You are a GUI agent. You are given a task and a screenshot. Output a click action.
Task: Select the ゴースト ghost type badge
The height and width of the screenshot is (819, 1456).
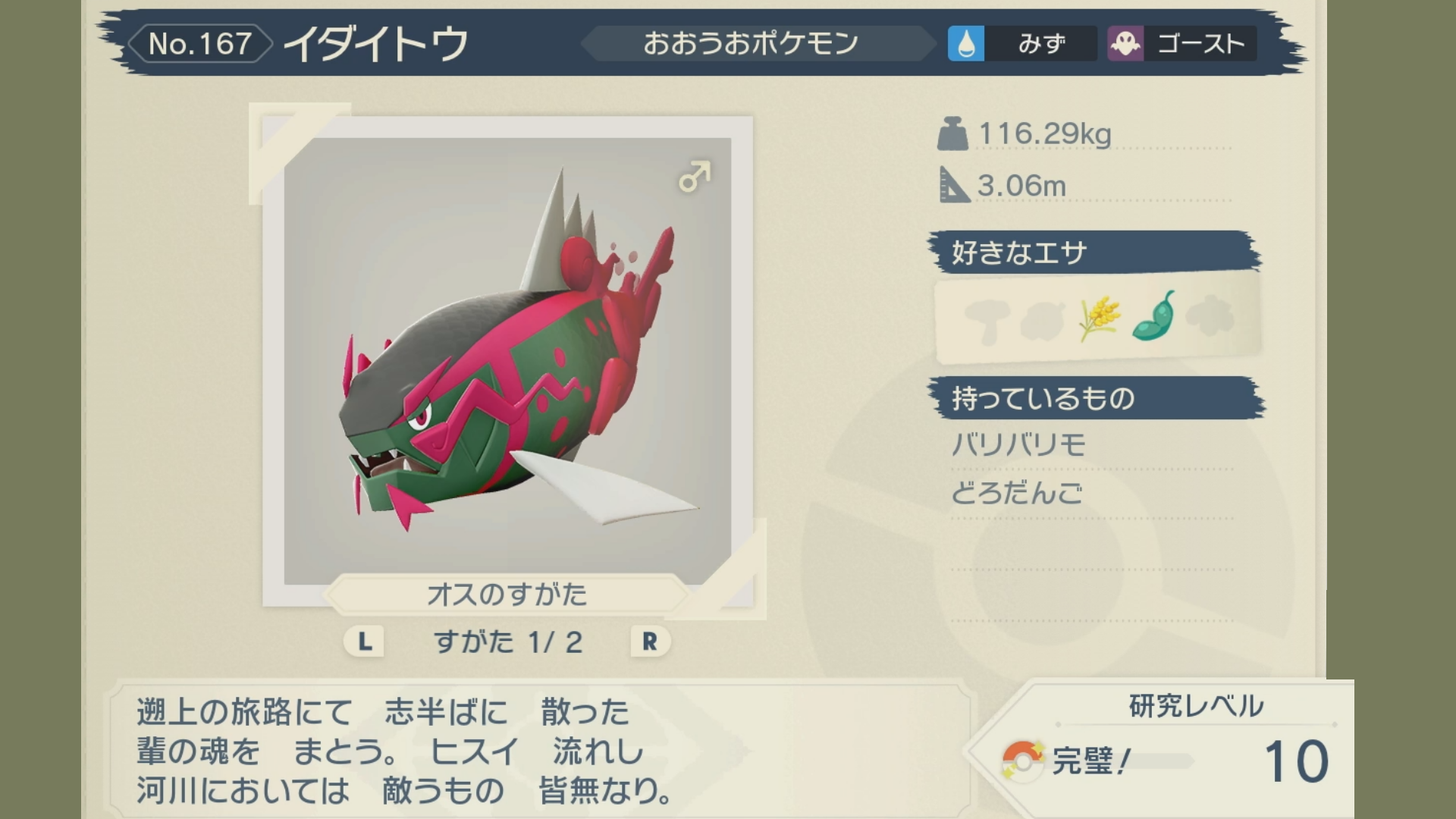(x=1181, y=43)
